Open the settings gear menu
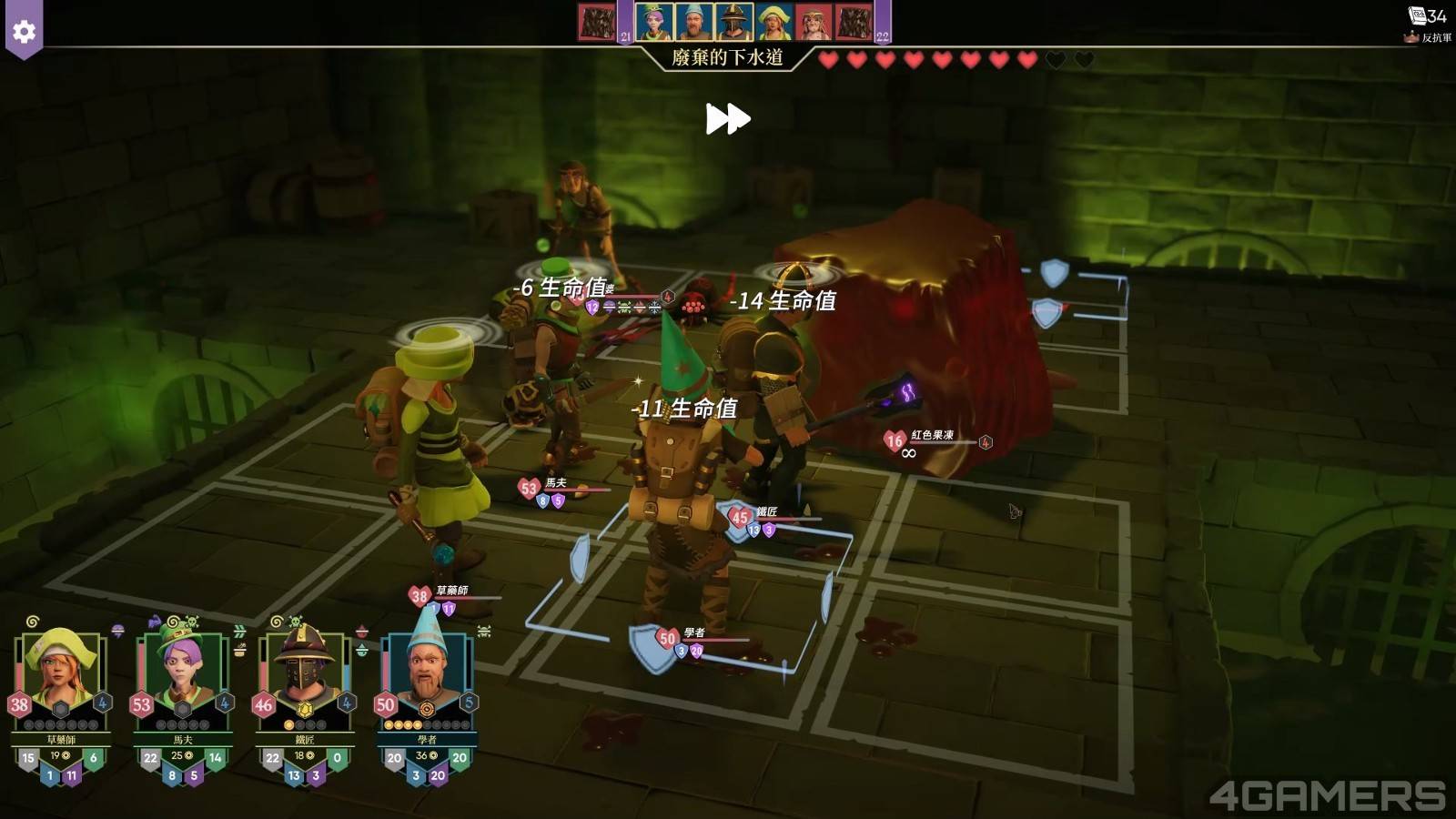 pyautogui.click(x=24, y=32)
